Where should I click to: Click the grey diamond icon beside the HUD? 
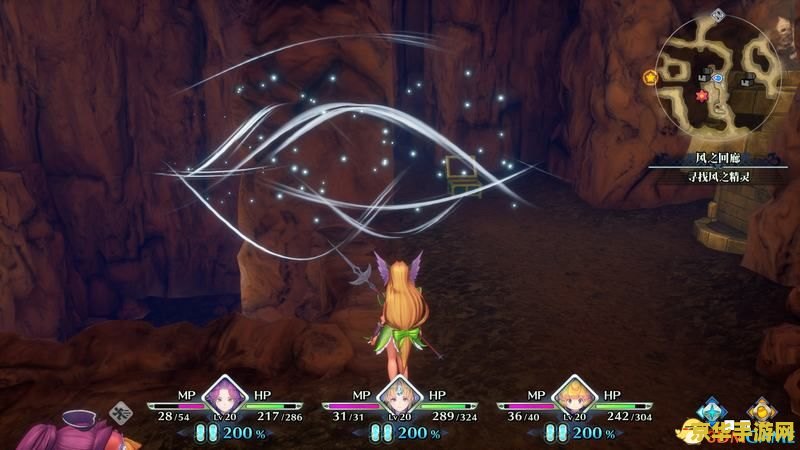[x=122, y=411]
